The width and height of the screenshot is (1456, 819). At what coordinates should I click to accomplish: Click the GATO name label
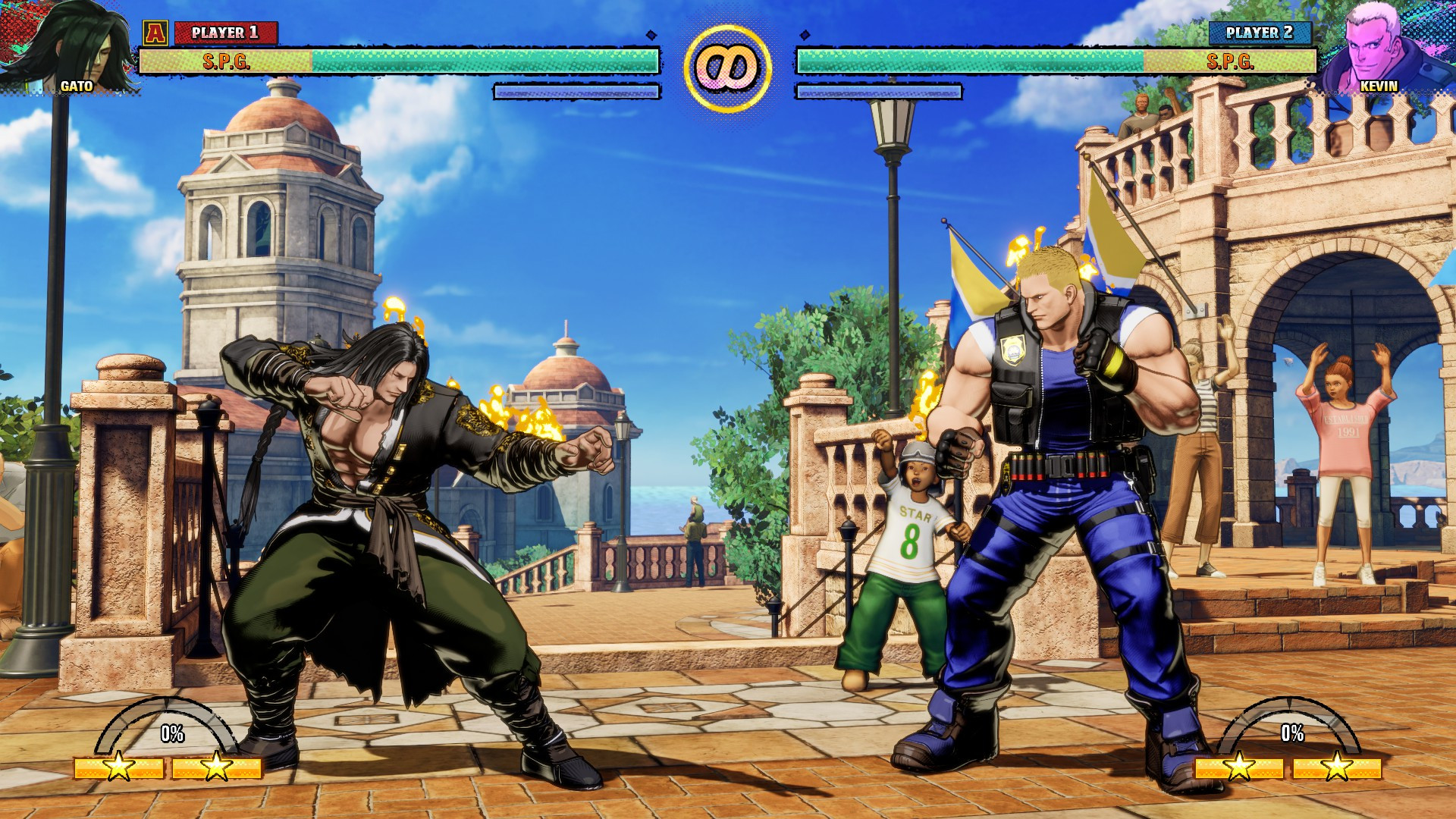point(76,86)
